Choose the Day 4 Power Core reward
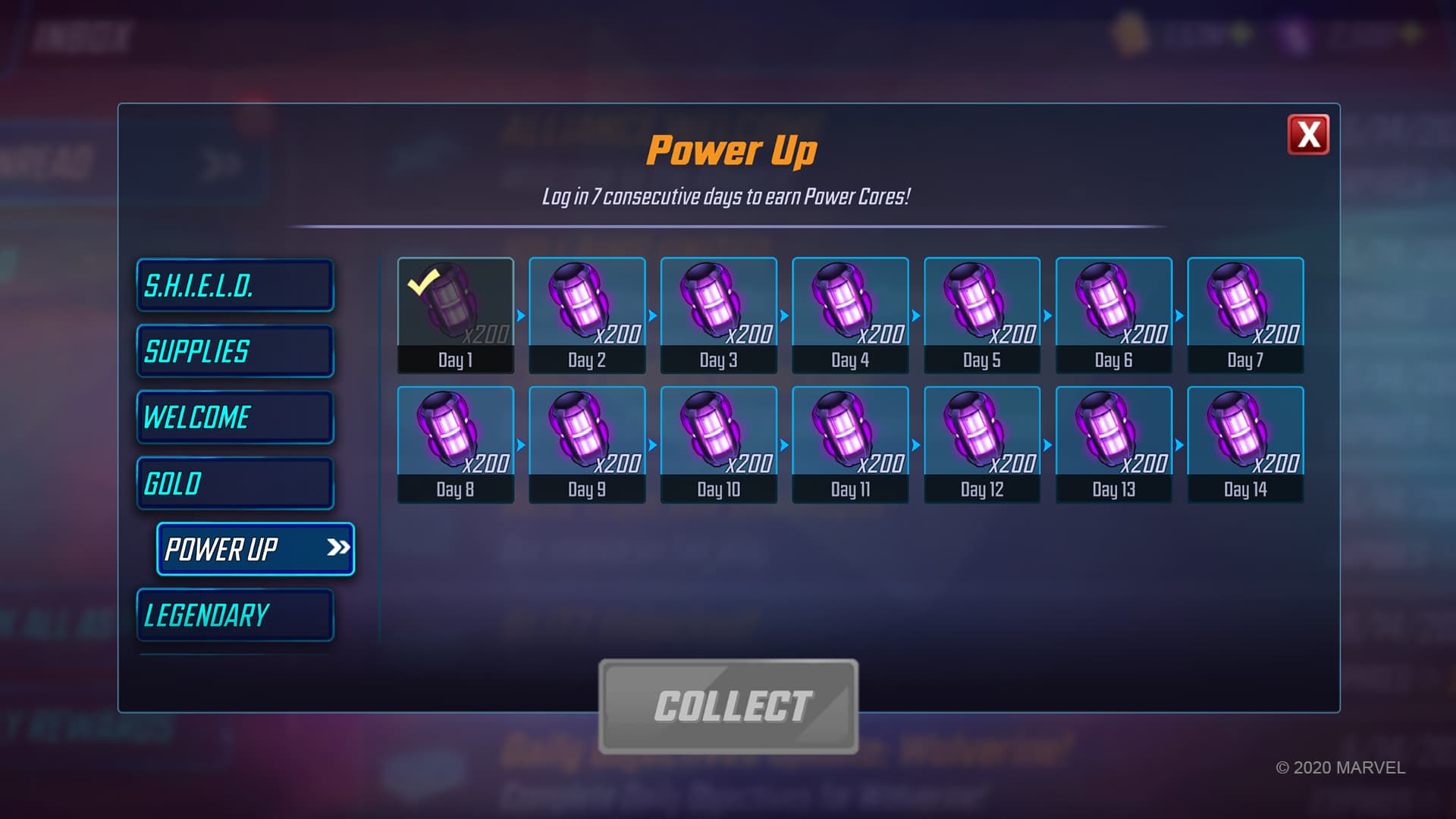The image size is (1456, 819). 850,315
